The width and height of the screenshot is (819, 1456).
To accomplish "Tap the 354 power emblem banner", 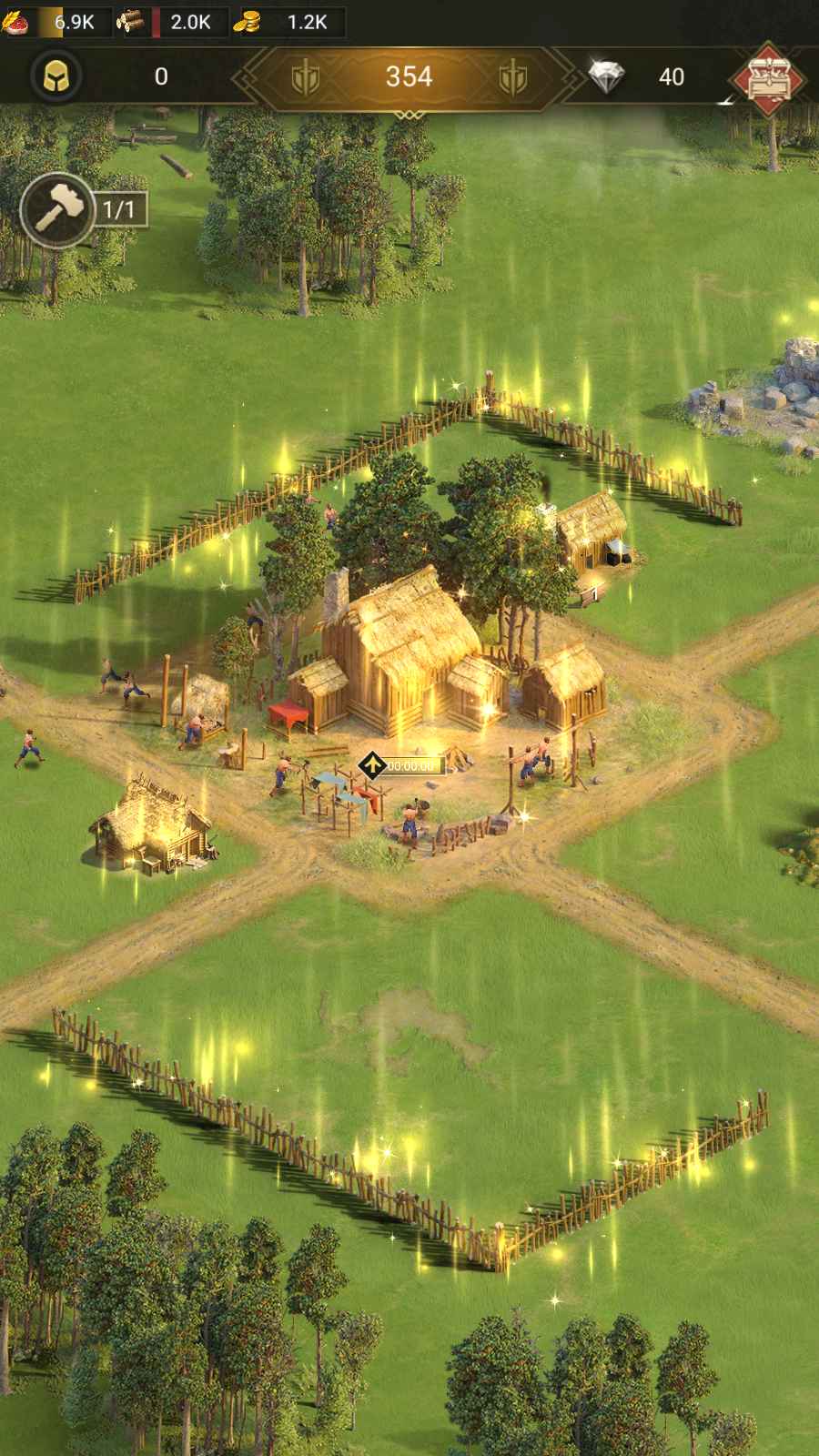I will 409,77.
